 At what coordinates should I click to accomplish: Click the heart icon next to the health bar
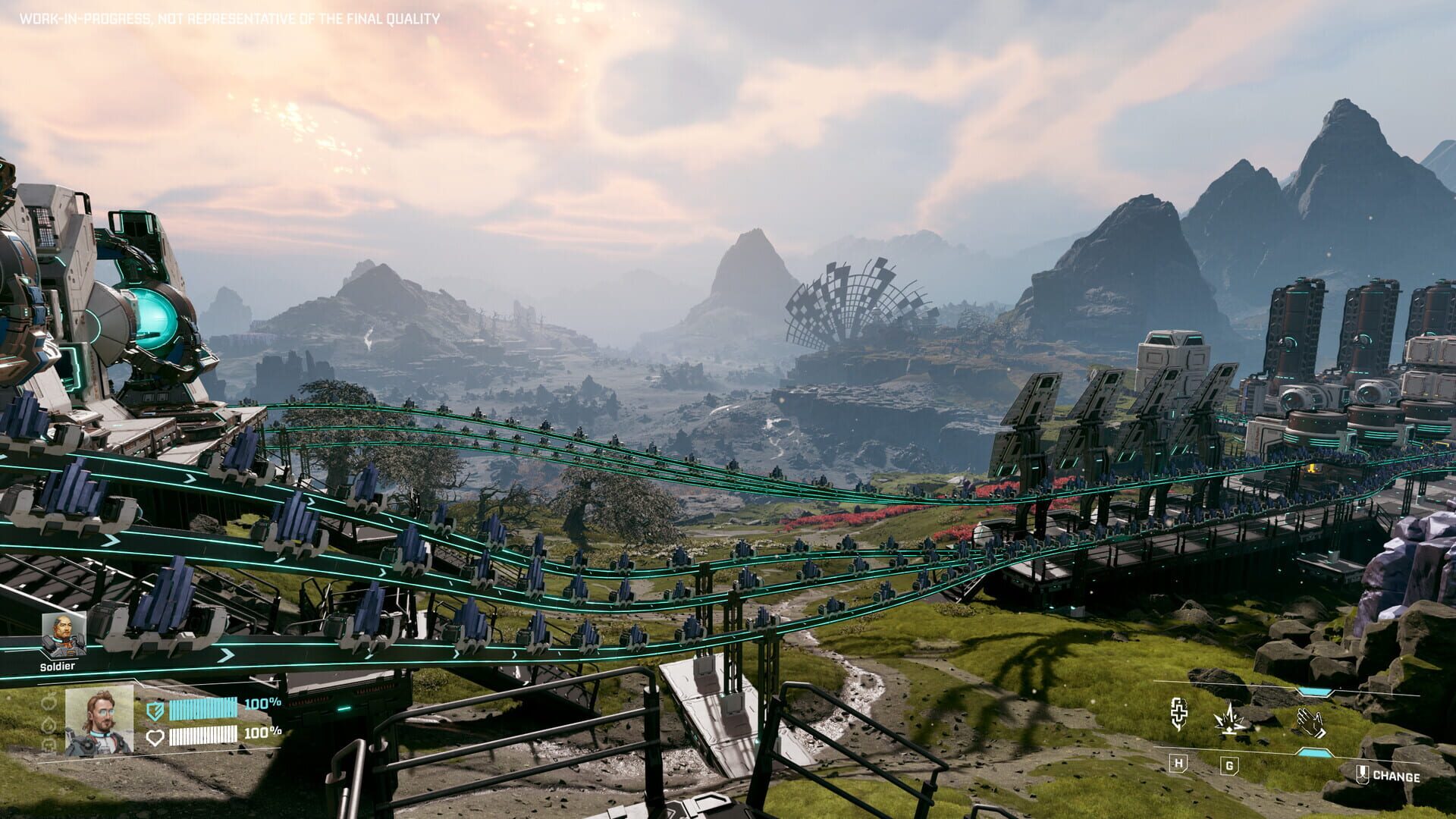156,737
